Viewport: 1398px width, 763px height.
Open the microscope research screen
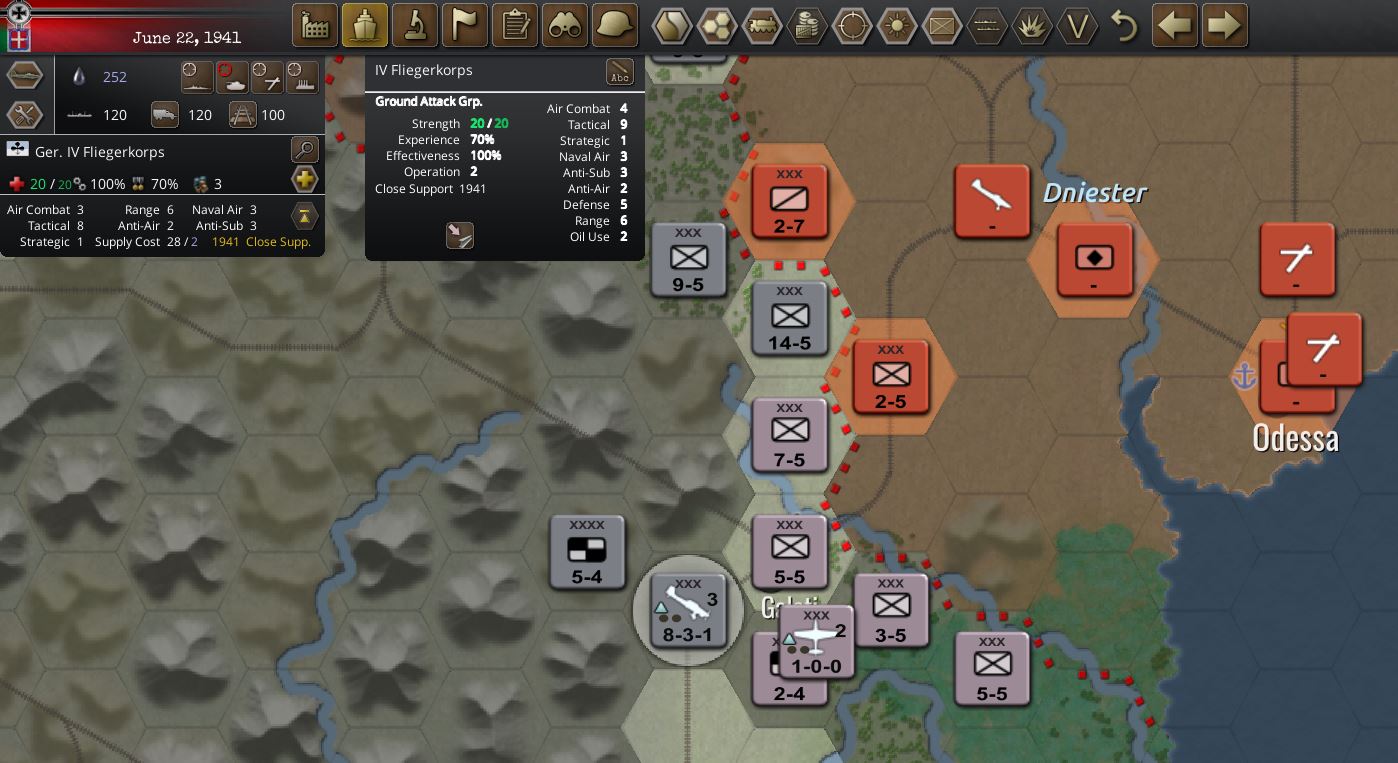tap(415, 25)
